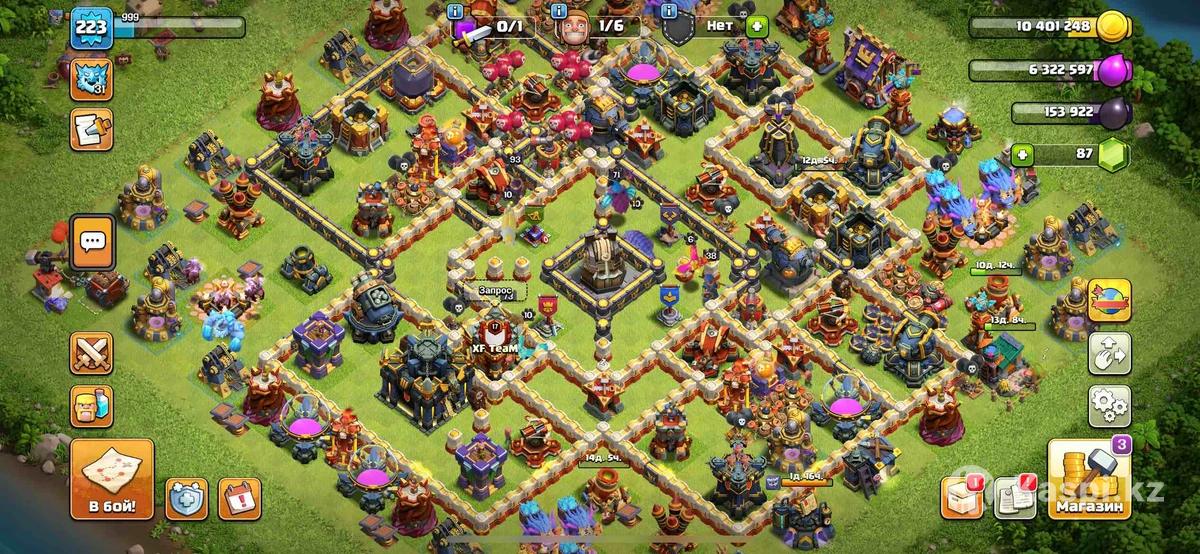
Task: Open the box inbox with red notification
Action: tap(962, 498)
